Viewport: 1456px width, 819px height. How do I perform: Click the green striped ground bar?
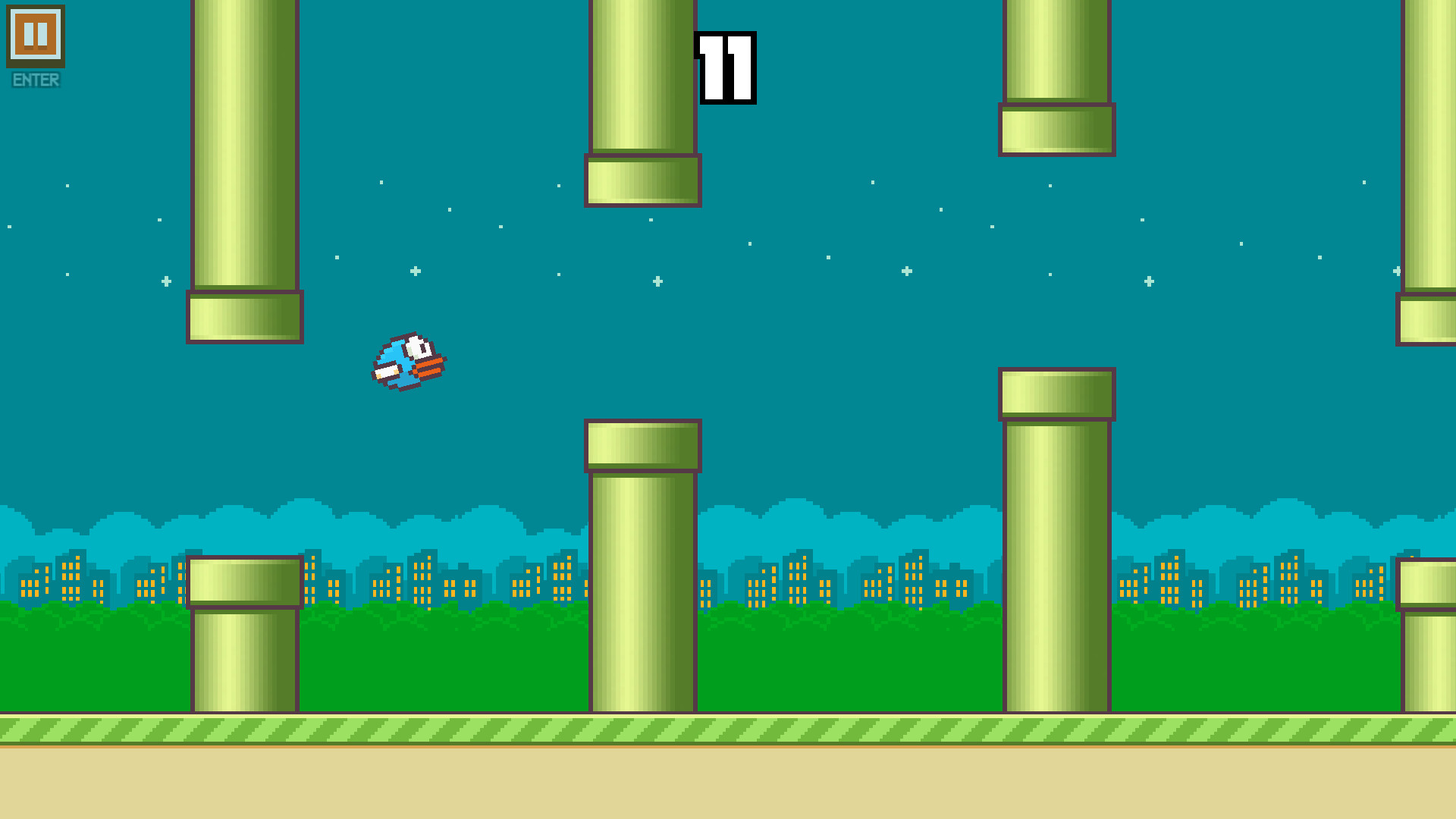click(455, 730)
